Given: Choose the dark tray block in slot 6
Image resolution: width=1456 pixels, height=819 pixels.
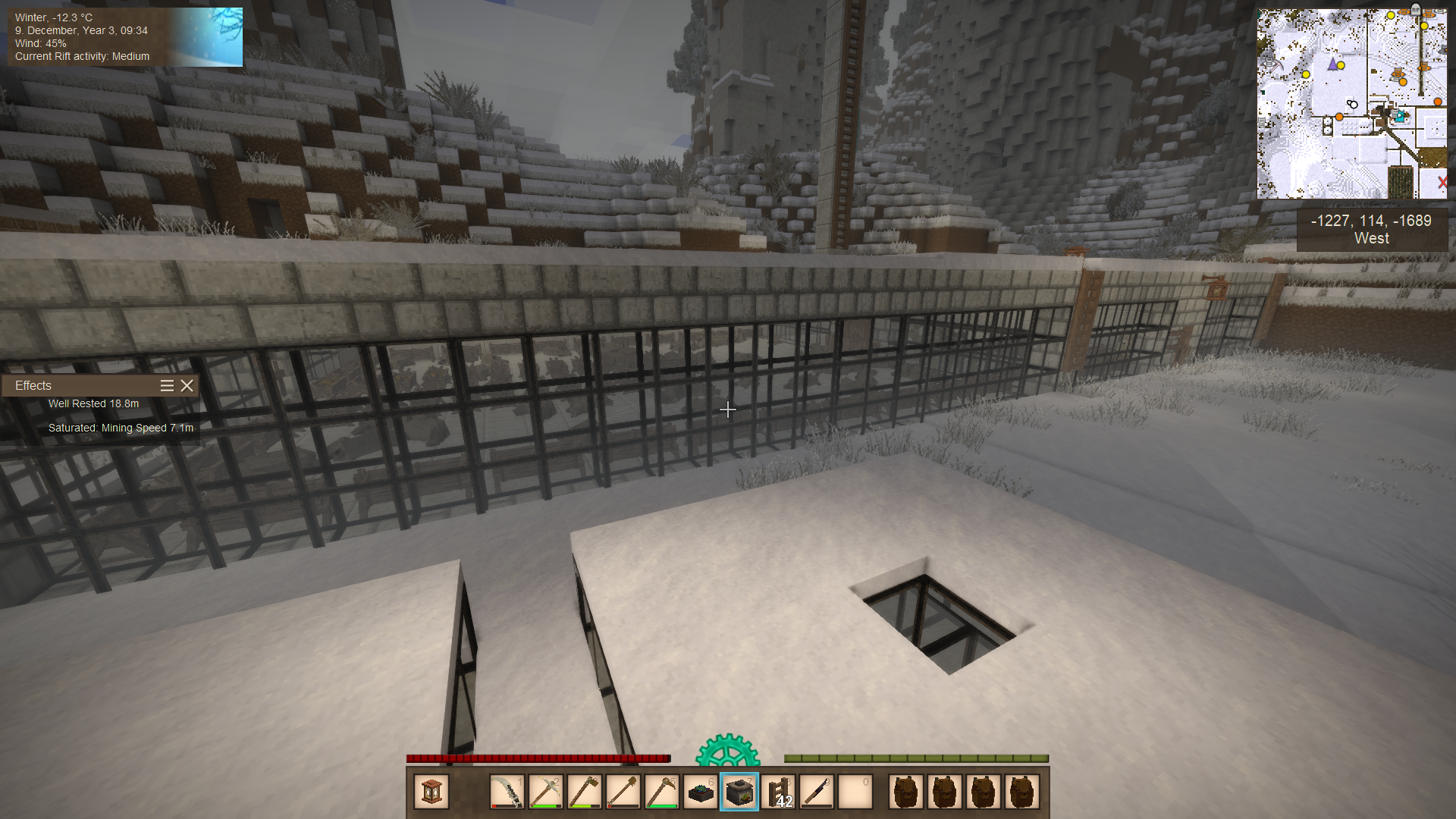Looking at the screenshot, I should pyautogui.click(x=701, y=792).
